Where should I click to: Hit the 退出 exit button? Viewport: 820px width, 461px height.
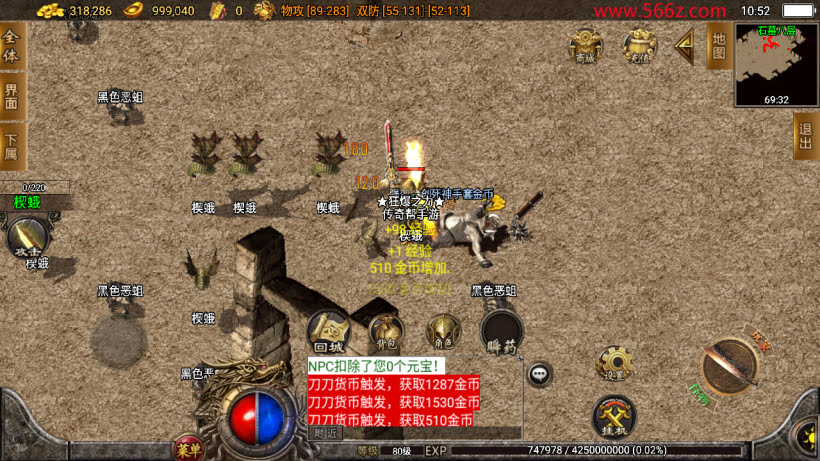[806, 135]
